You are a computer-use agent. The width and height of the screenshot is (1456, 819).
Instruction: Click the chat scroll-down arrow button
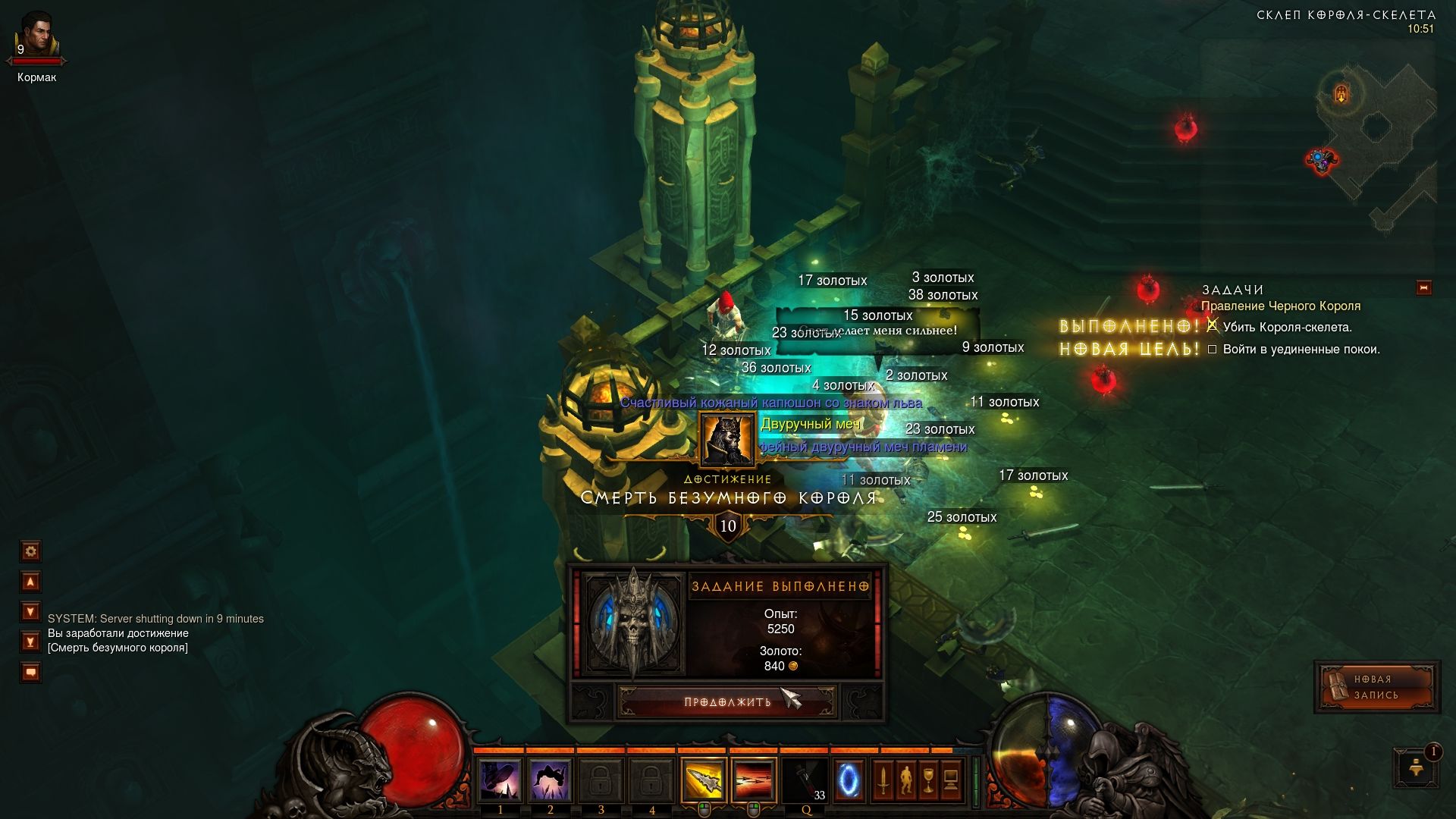point(30,611)
